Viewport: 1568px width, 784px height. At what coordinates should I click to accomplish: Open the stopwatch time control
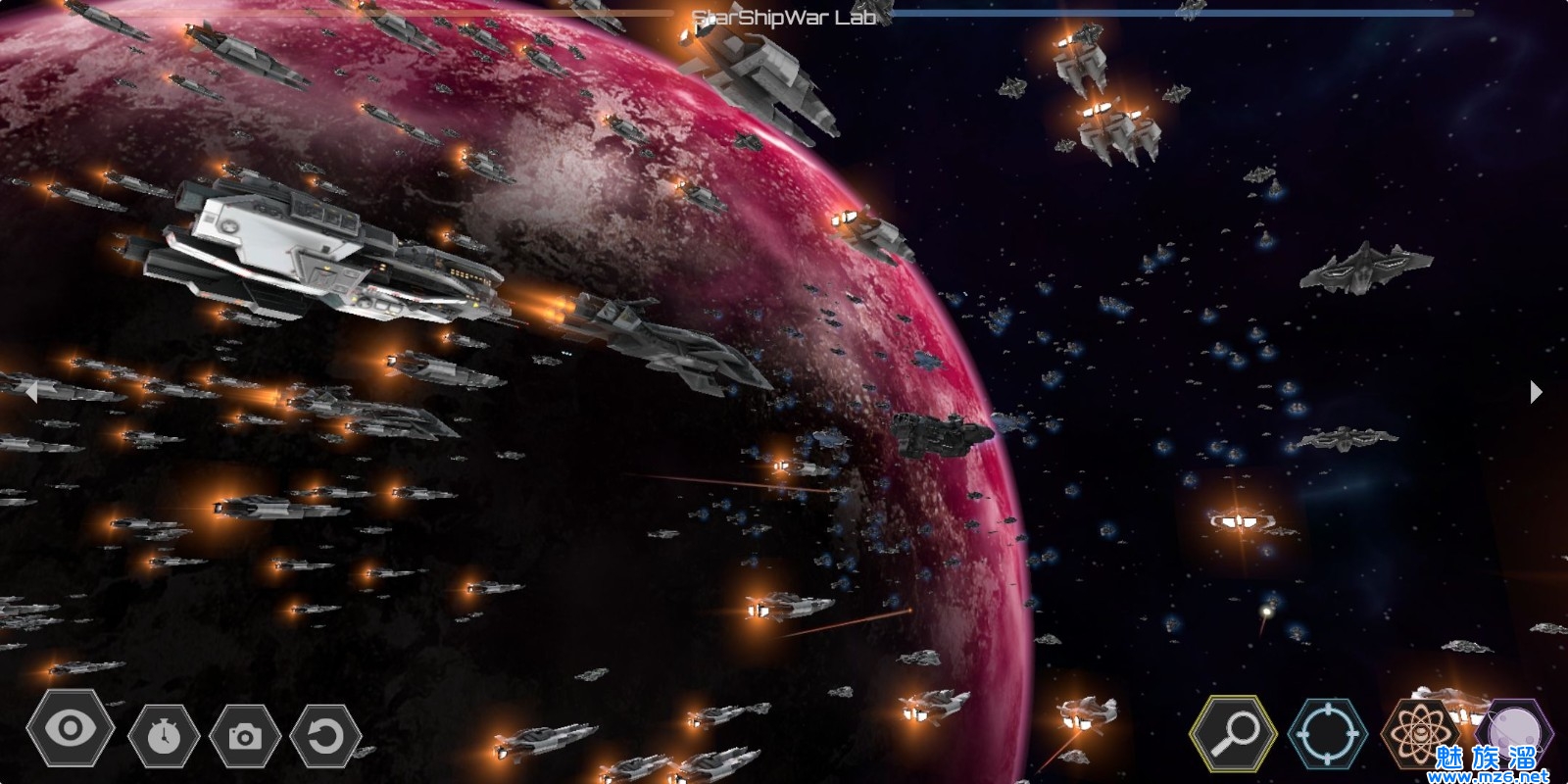click(164, 735)
